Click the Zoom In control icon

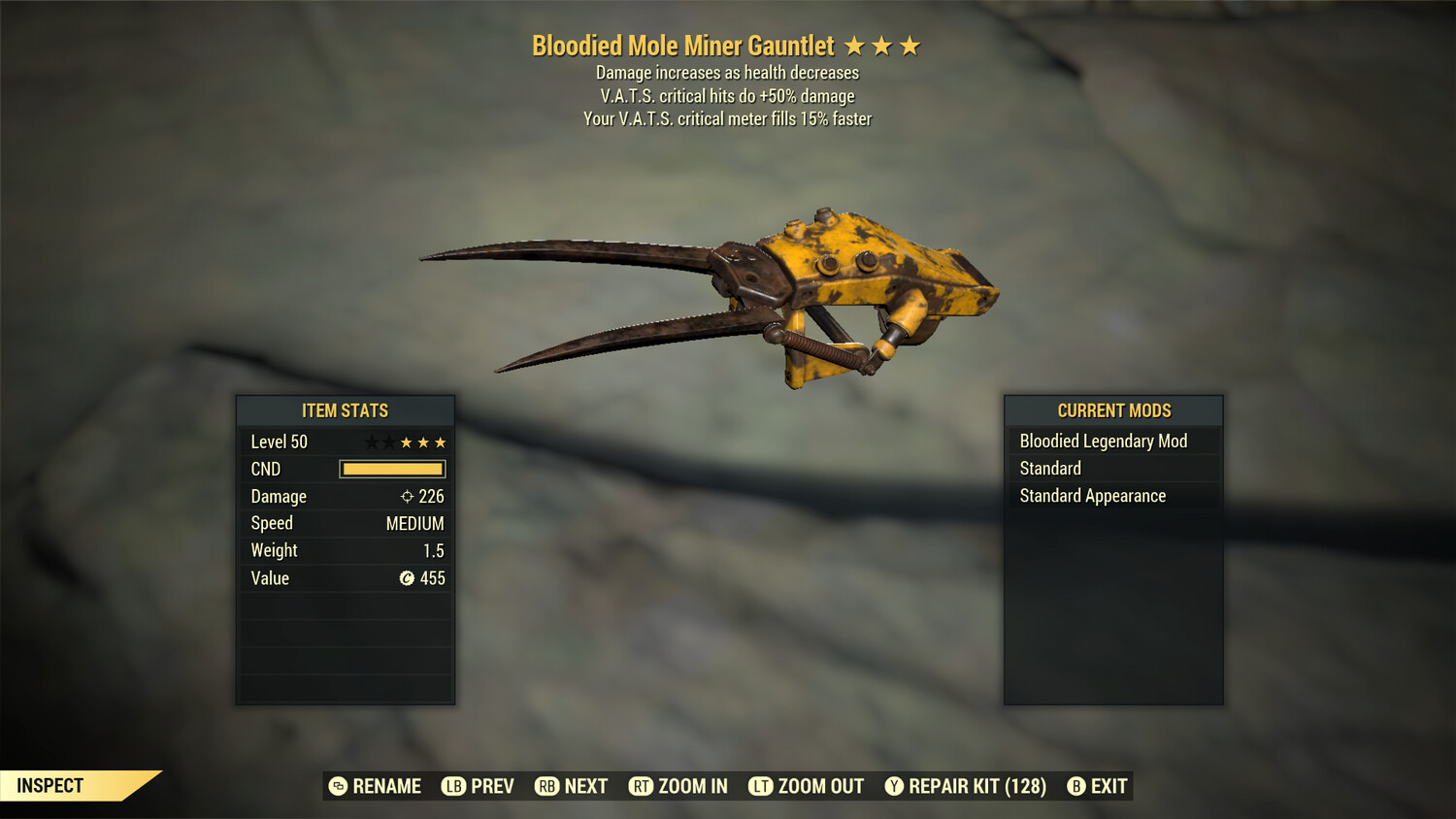tap(642, 786)
